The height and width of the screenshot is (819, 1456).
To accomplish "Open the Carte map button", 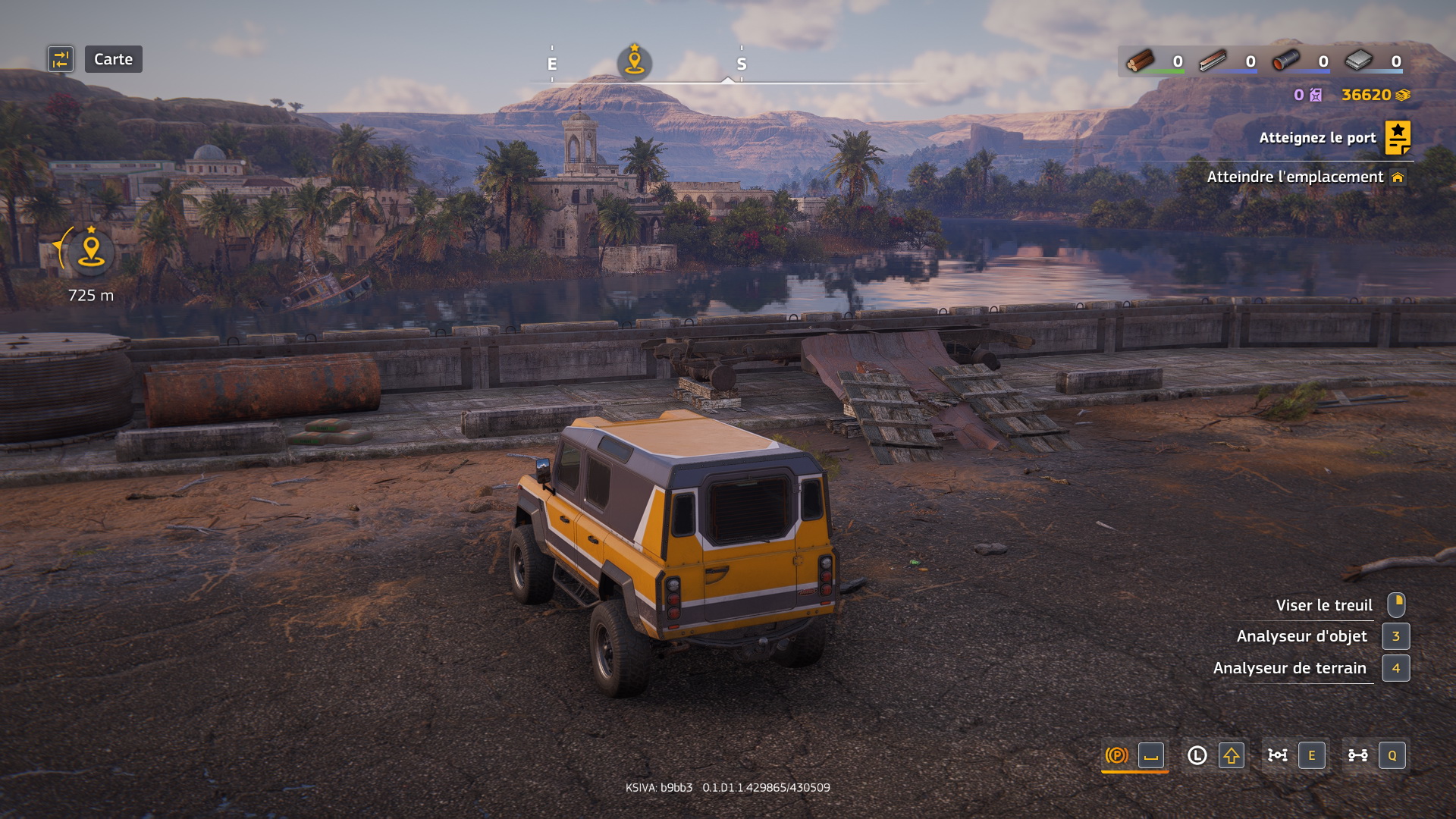I will [x=113, y=59].
